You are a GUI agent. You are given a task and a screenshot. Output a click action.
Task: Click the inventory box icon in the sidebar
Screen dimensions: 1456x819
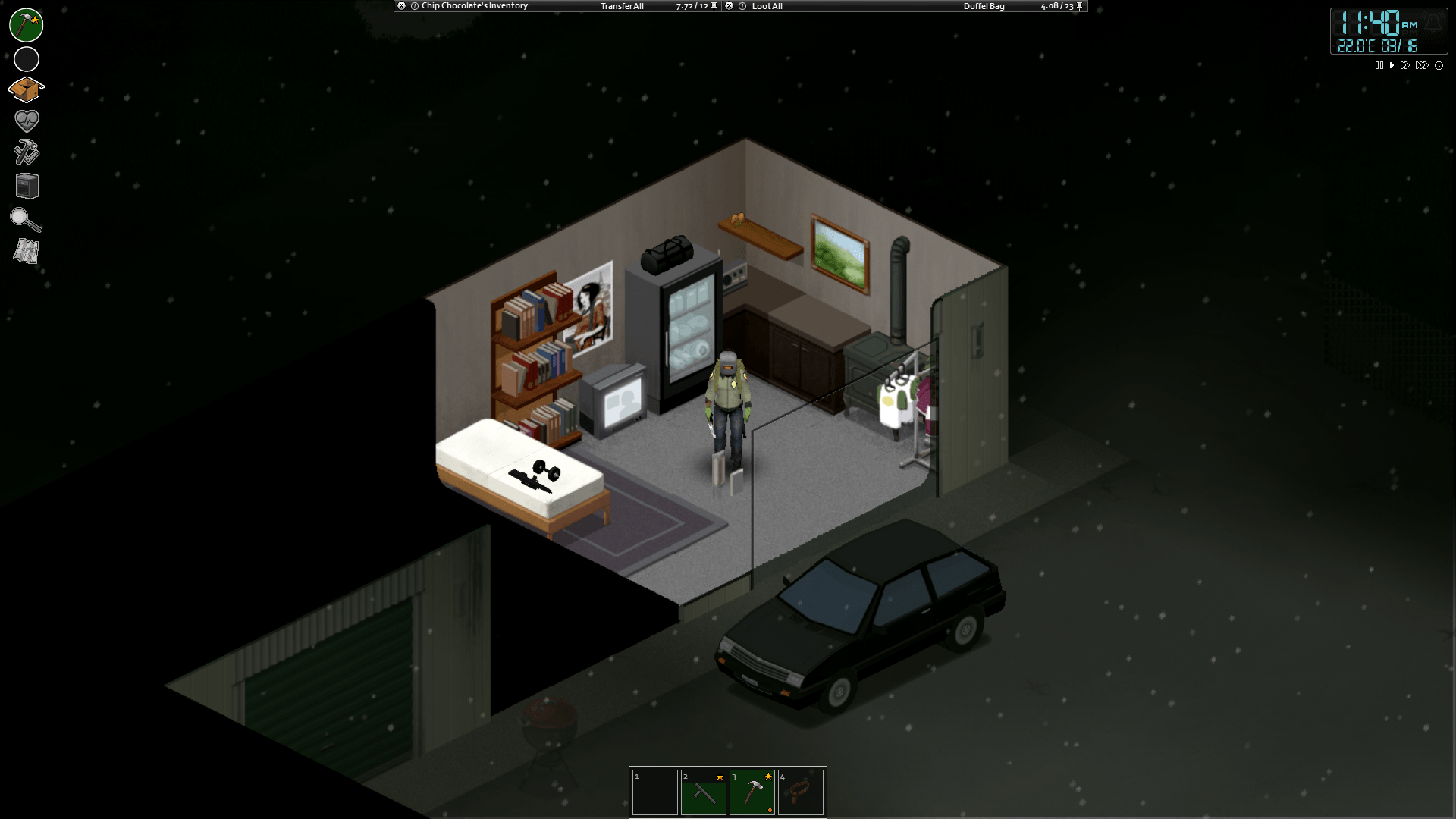coord(26,89)
